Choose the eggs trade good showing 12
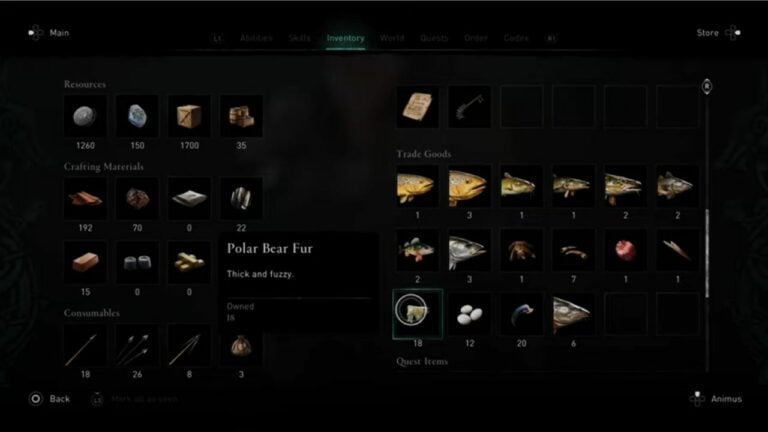The width and height of the screenshot is (768, 432). [x=470, y=314]
